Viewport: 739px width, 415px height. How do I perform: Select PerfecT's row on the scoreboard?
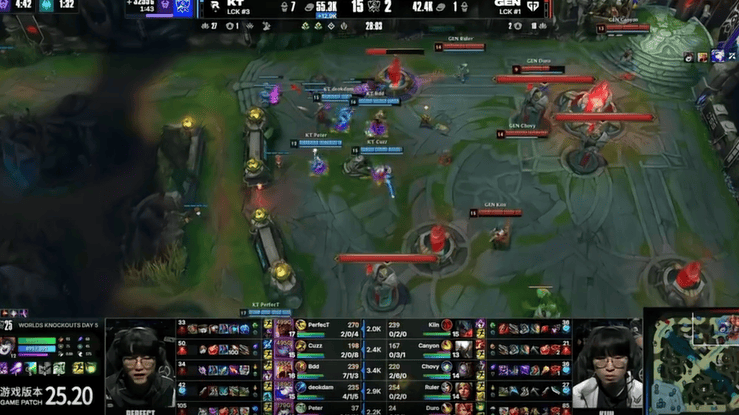click(x=318, y=326)
